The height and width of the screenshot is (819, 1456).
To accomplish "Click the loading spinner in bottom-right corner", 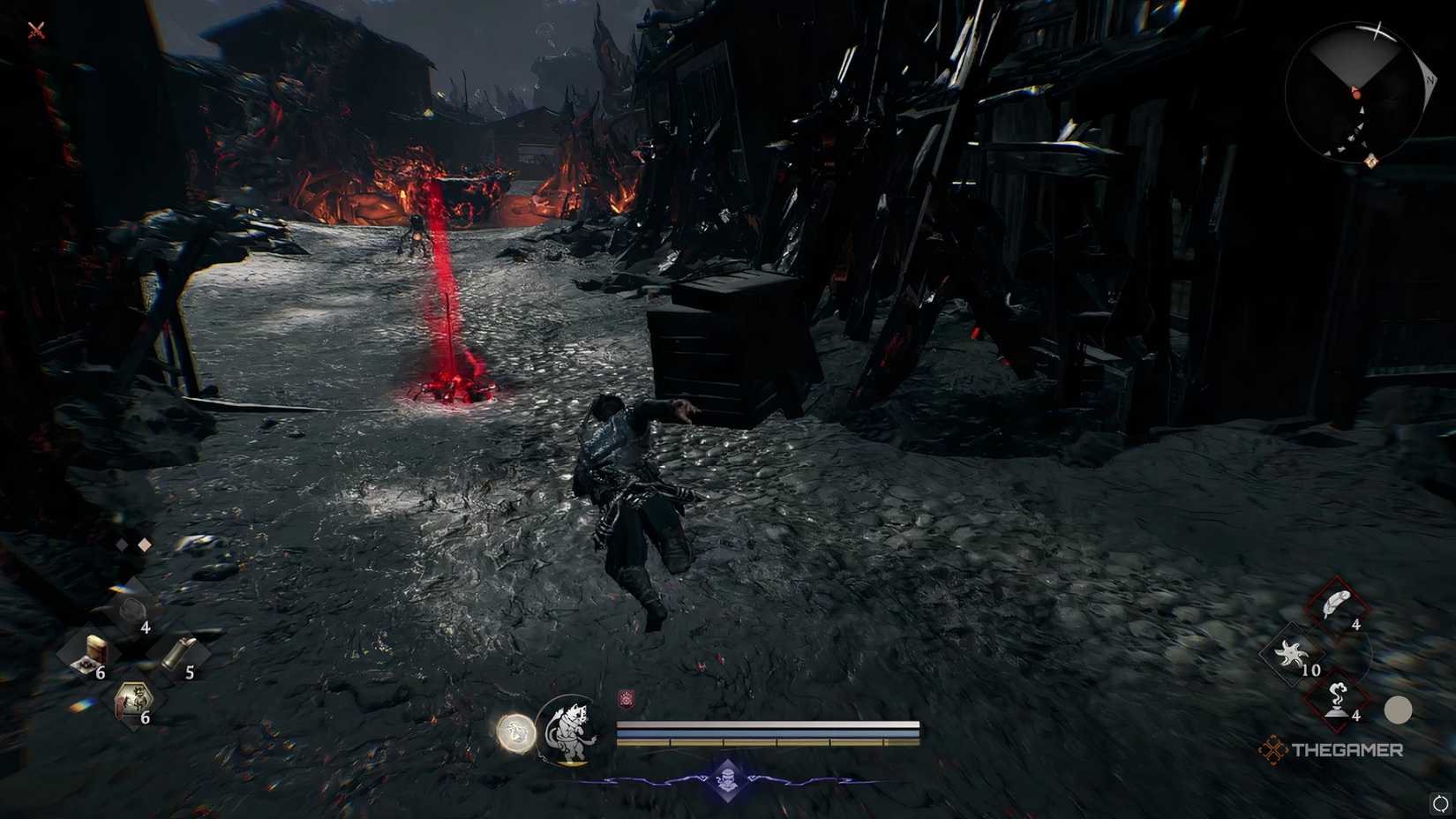I will [1439, 804].
